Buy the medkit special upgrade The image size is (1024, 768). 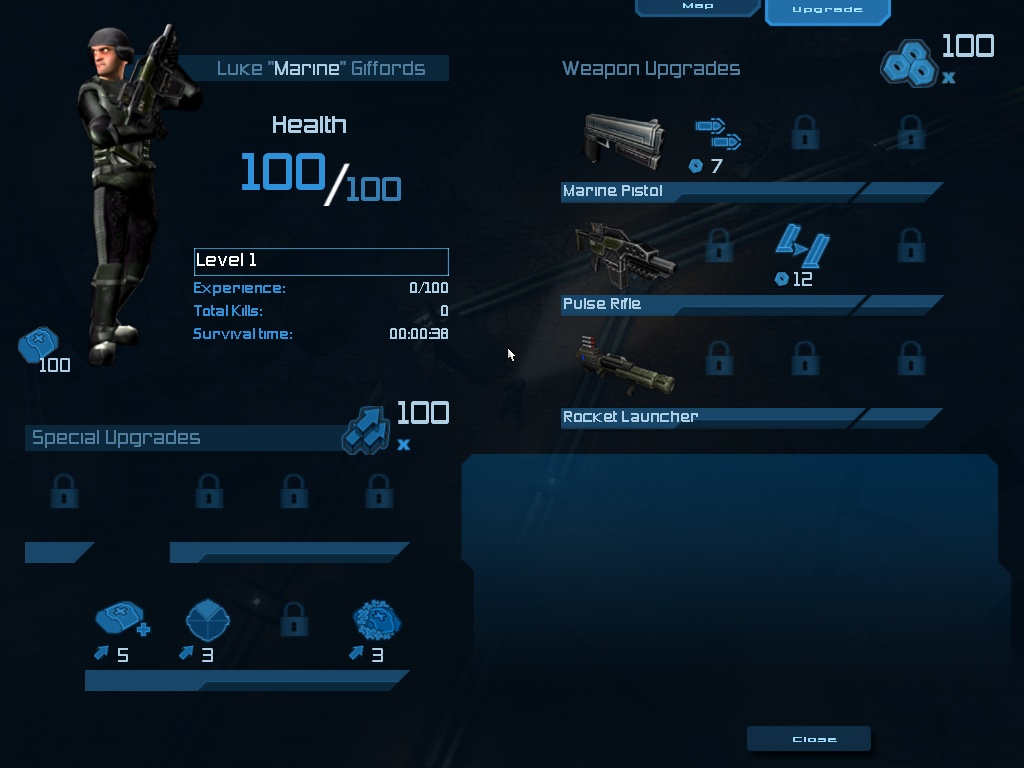pos(121,621)
